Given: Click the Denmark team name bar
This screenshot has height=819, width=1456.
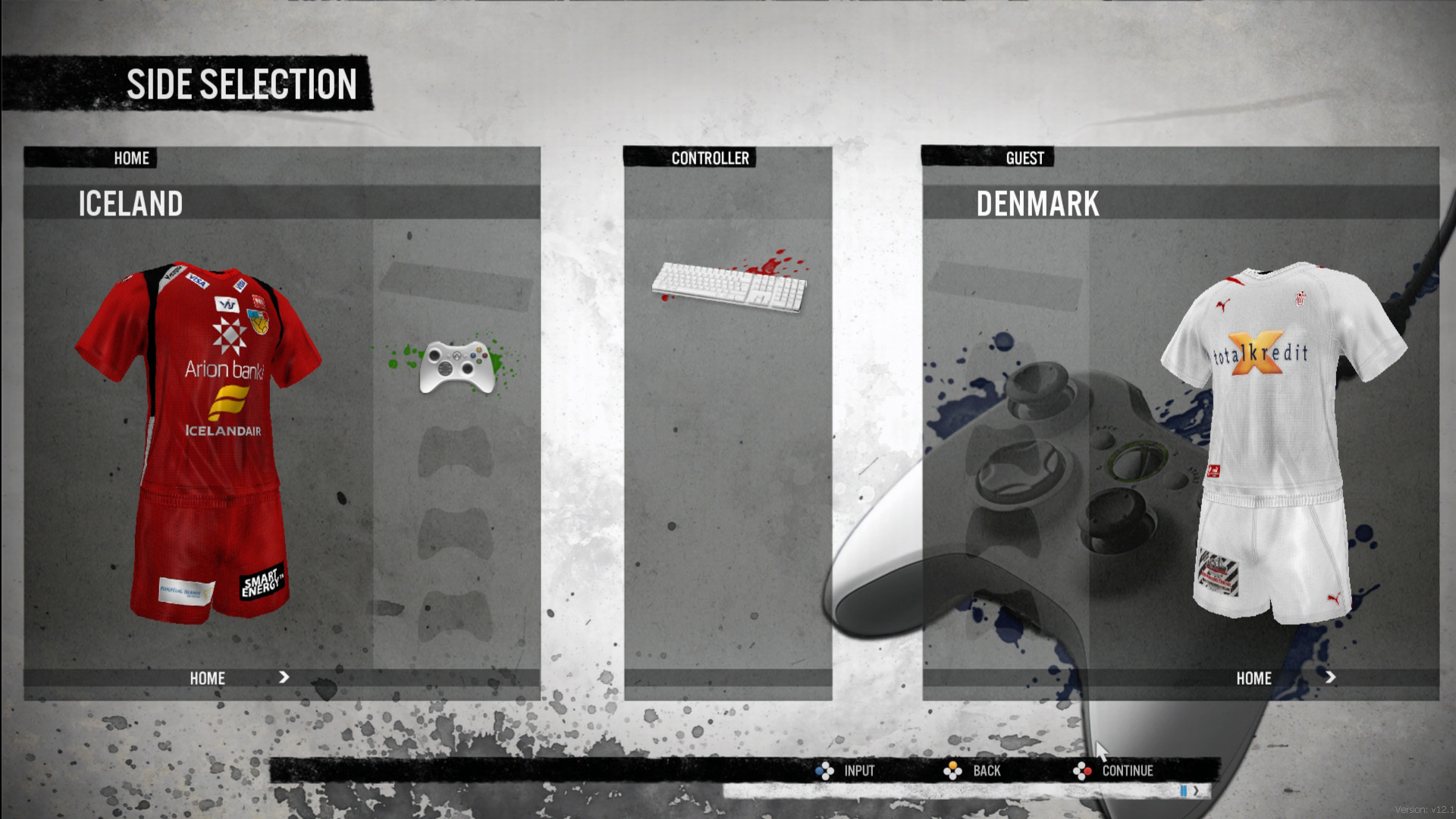Looking at the screenshot, I should [x=1180, y=203].
